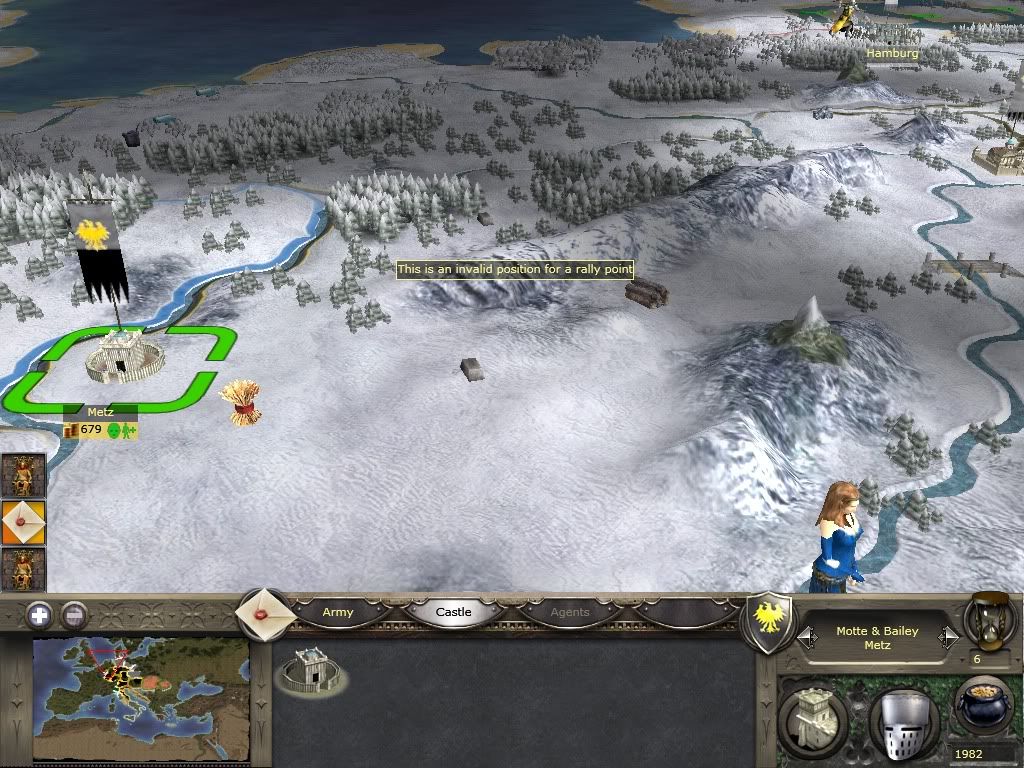Image resolution: width=1024 pixels, height=768 pixels.
Task: Open the orange envelope message notification
Action: coord(23,523)
